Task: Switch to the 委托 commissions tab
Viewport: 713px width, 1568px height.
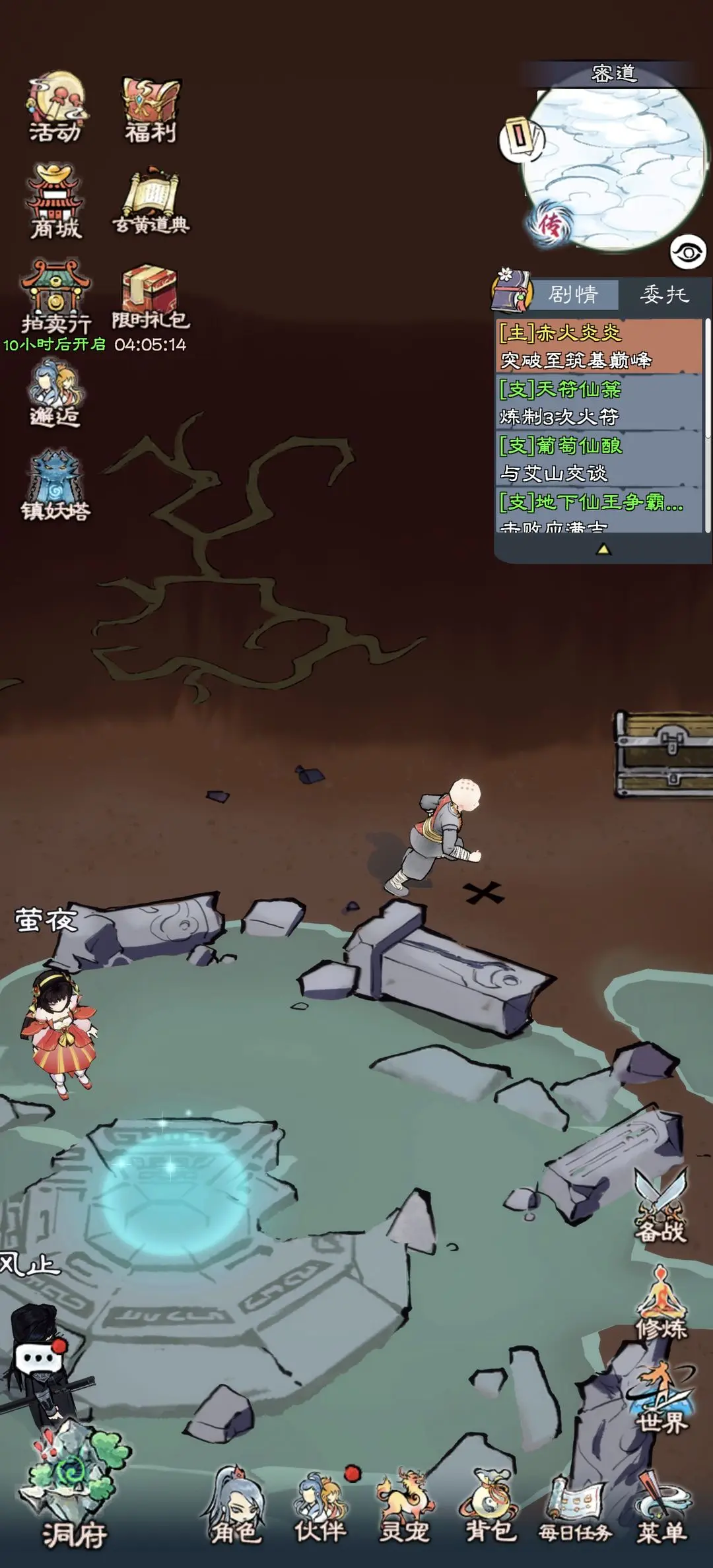Action: [664, 294]
